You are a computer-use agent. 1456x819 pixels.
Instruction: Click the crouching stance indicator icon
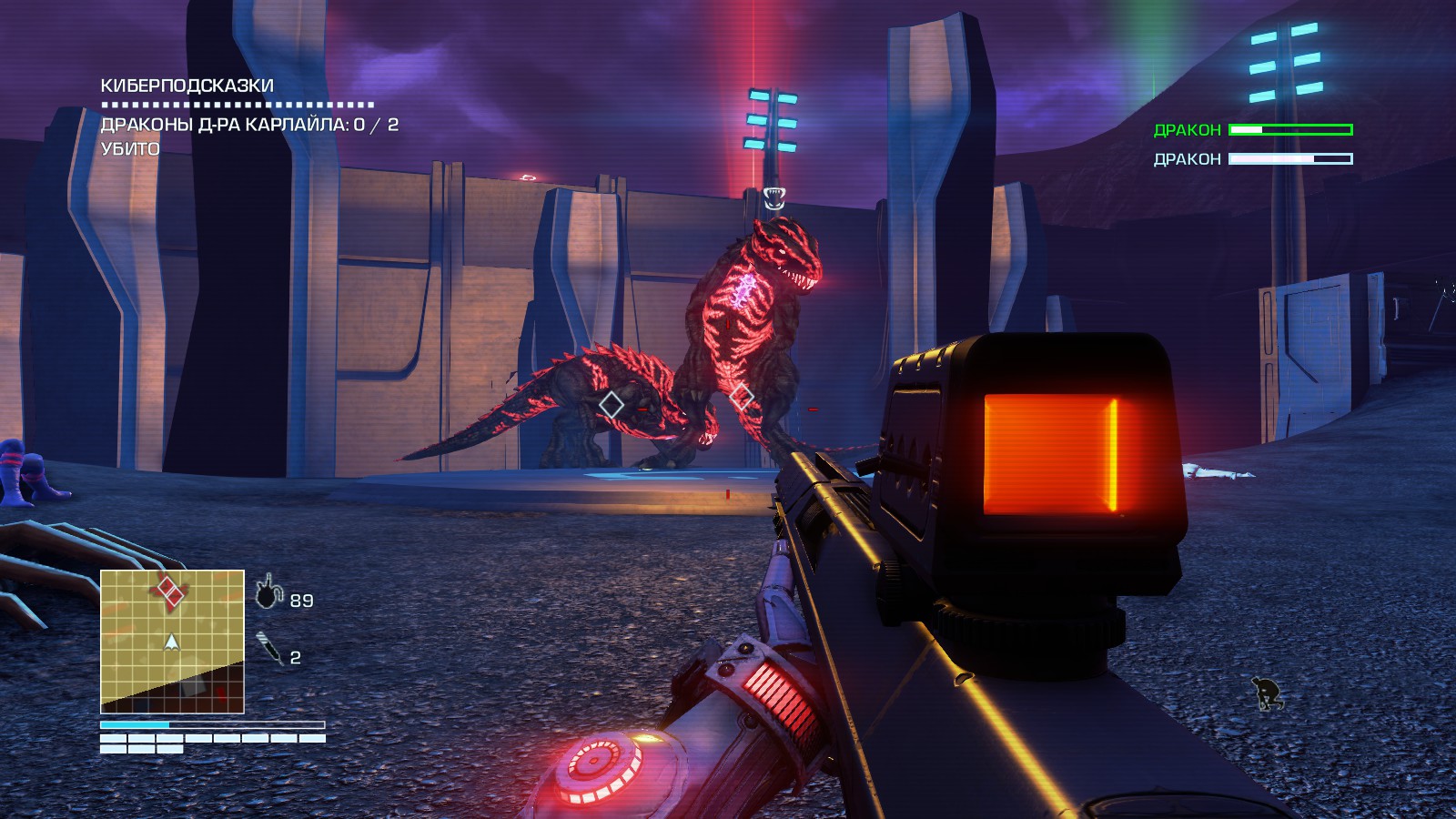[1266, 694]
